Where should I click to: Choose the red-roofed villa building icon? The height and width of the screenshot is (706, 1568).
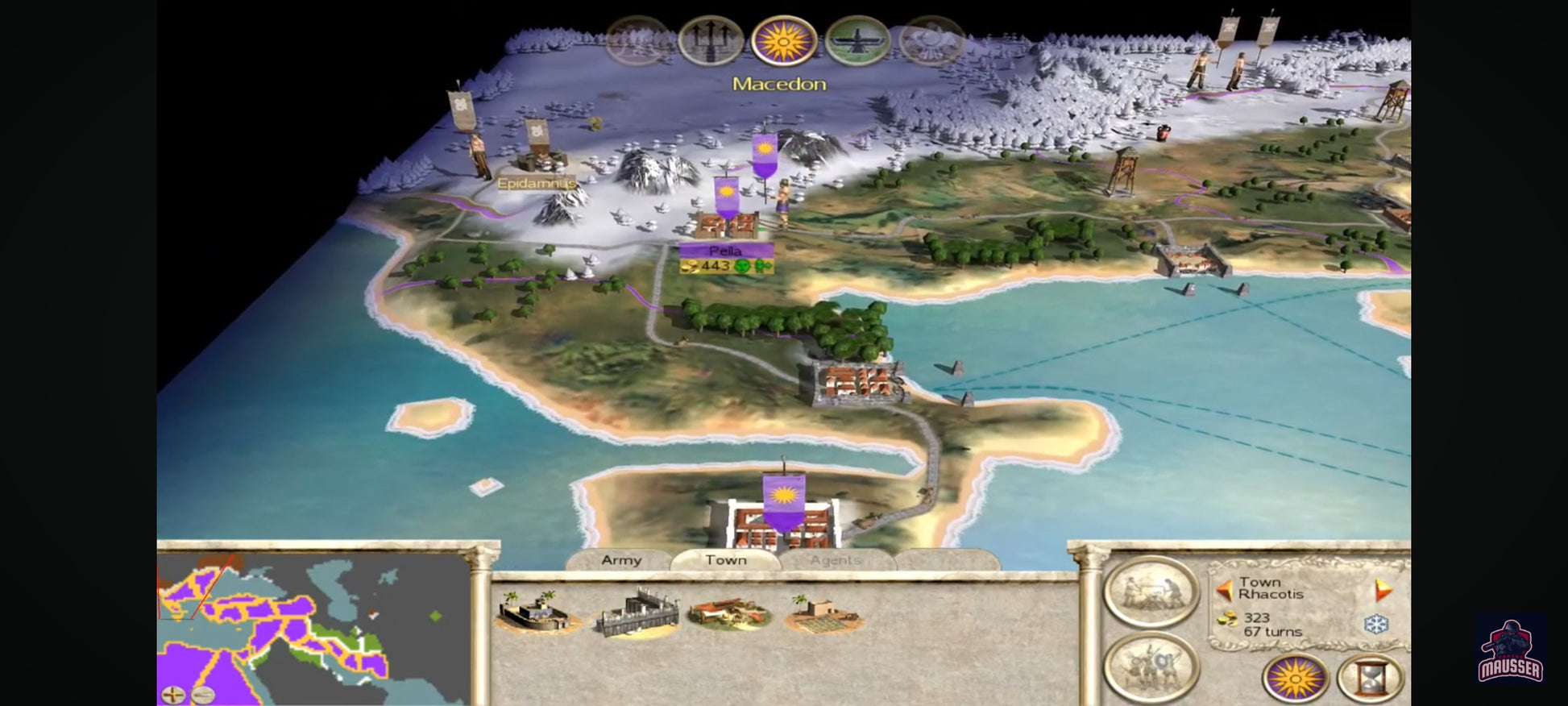click(730, 613)
